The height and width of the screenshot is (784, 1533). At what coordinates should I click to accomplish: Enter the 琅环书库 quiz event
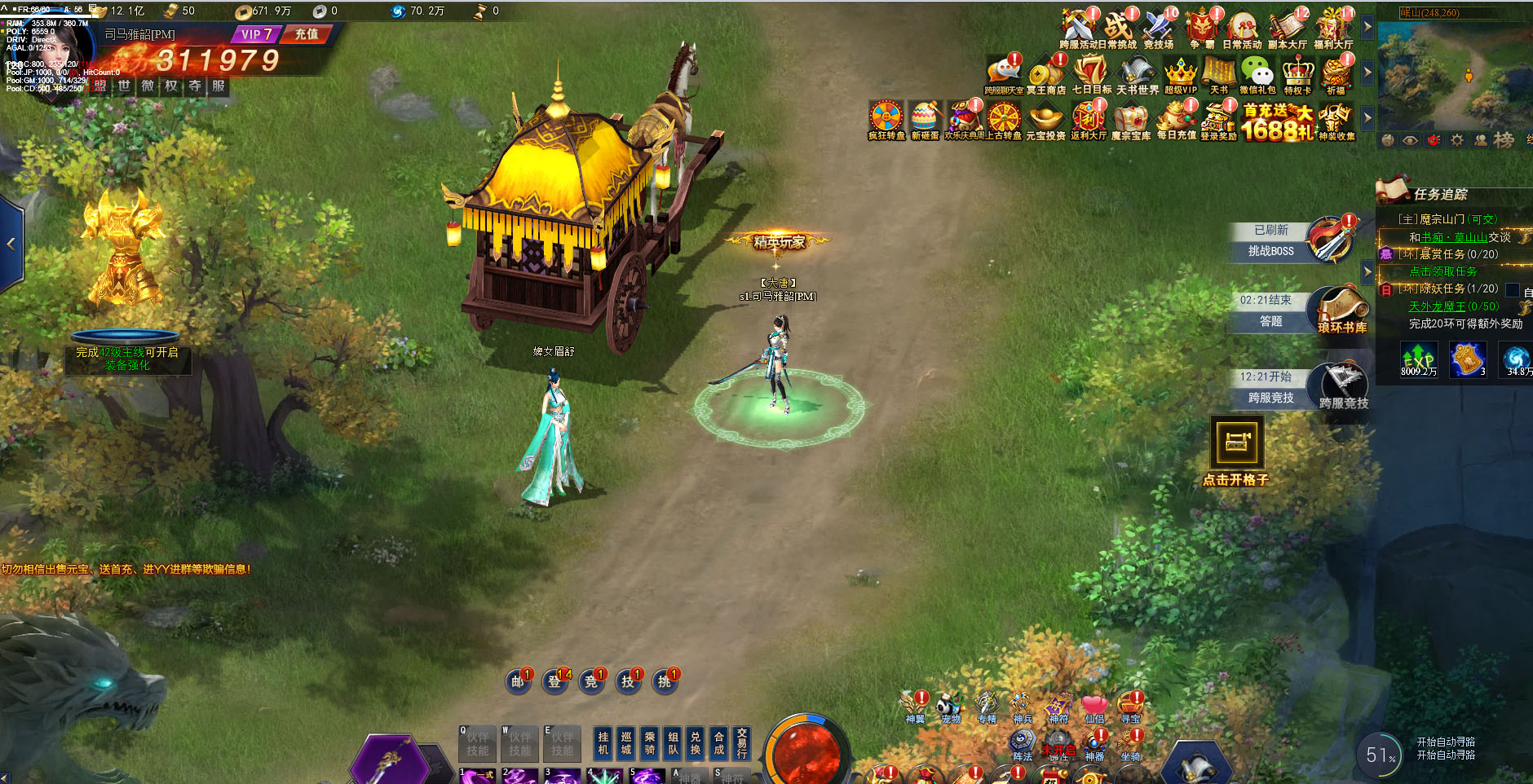point(1341,311)
